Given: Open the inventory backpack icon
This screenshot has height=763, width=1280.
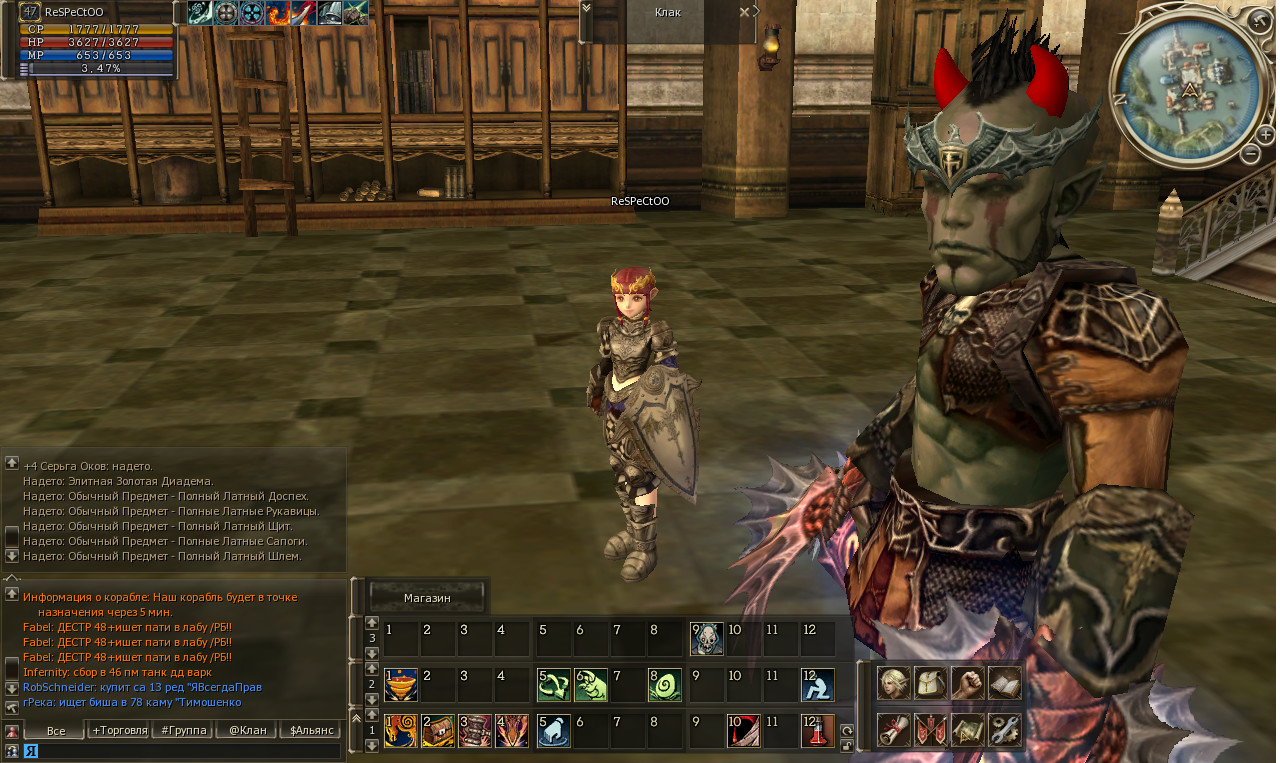Looking at the screenshot, I should (931, 683).
